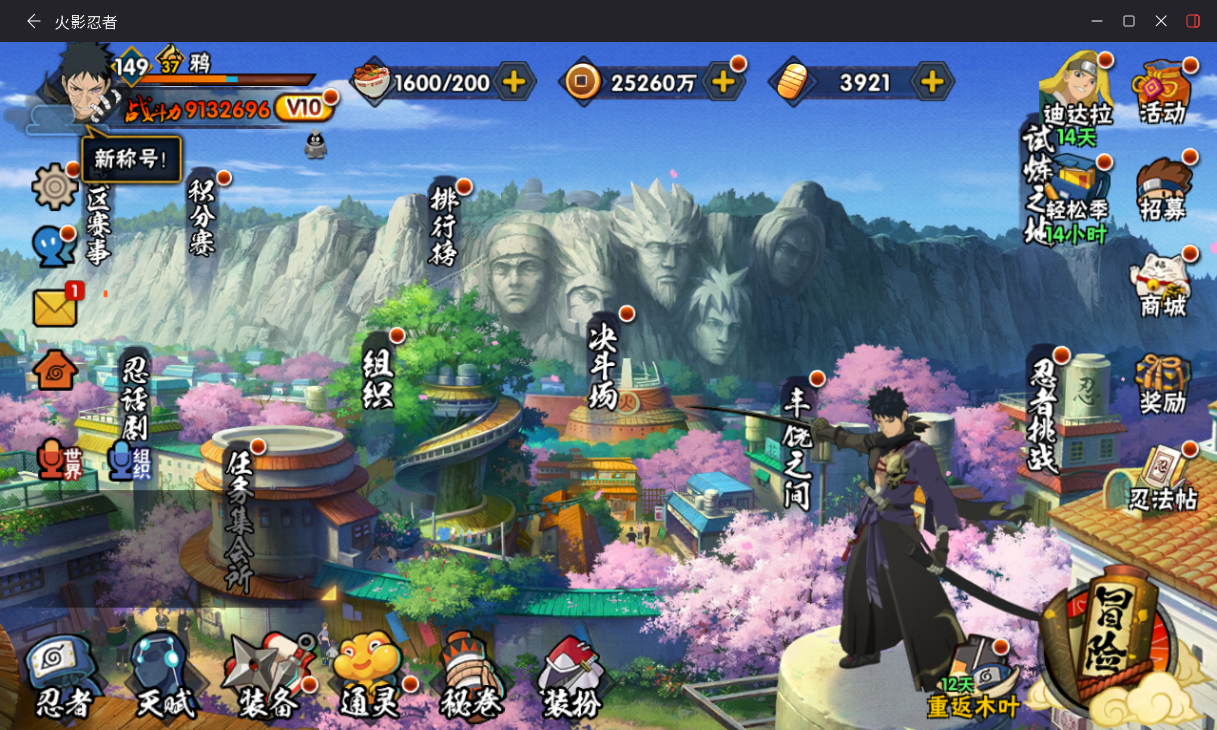The image size is (1217, 730).
Task: Open the mail envelope inbox
Action: [55, 308]
